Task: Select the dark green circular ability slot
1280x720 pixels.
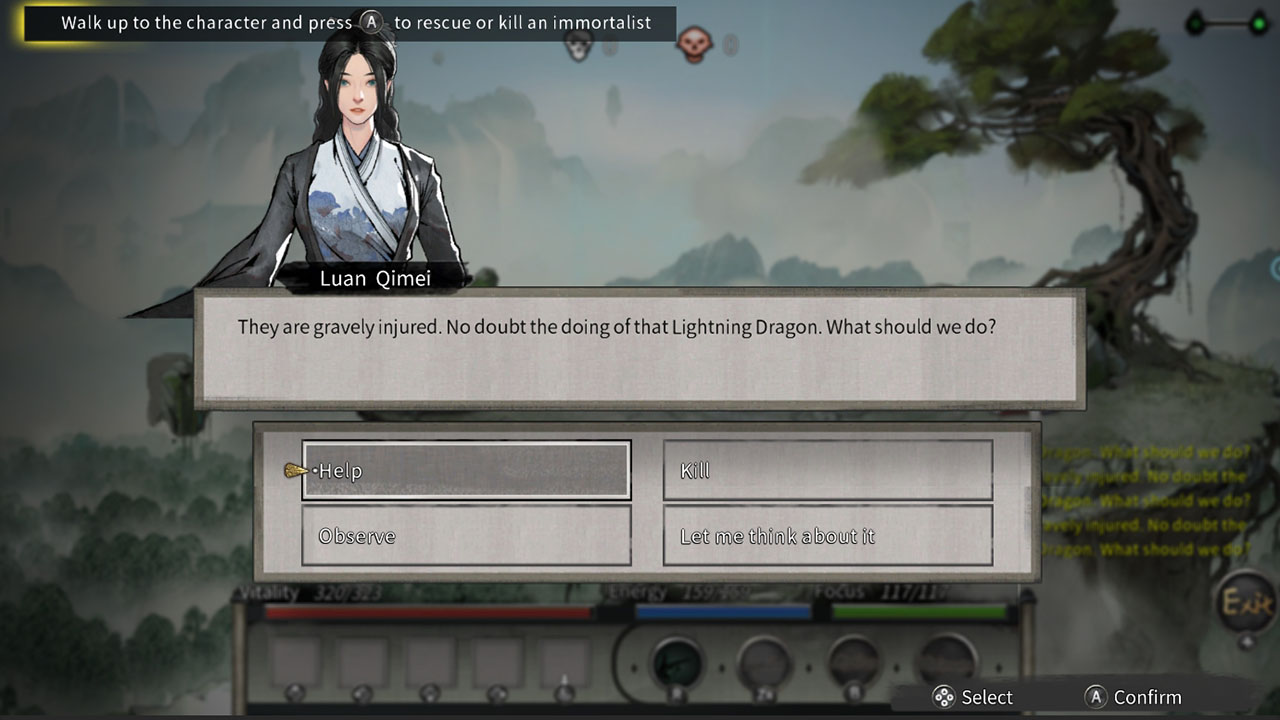Action: click(x=678, y=657)
